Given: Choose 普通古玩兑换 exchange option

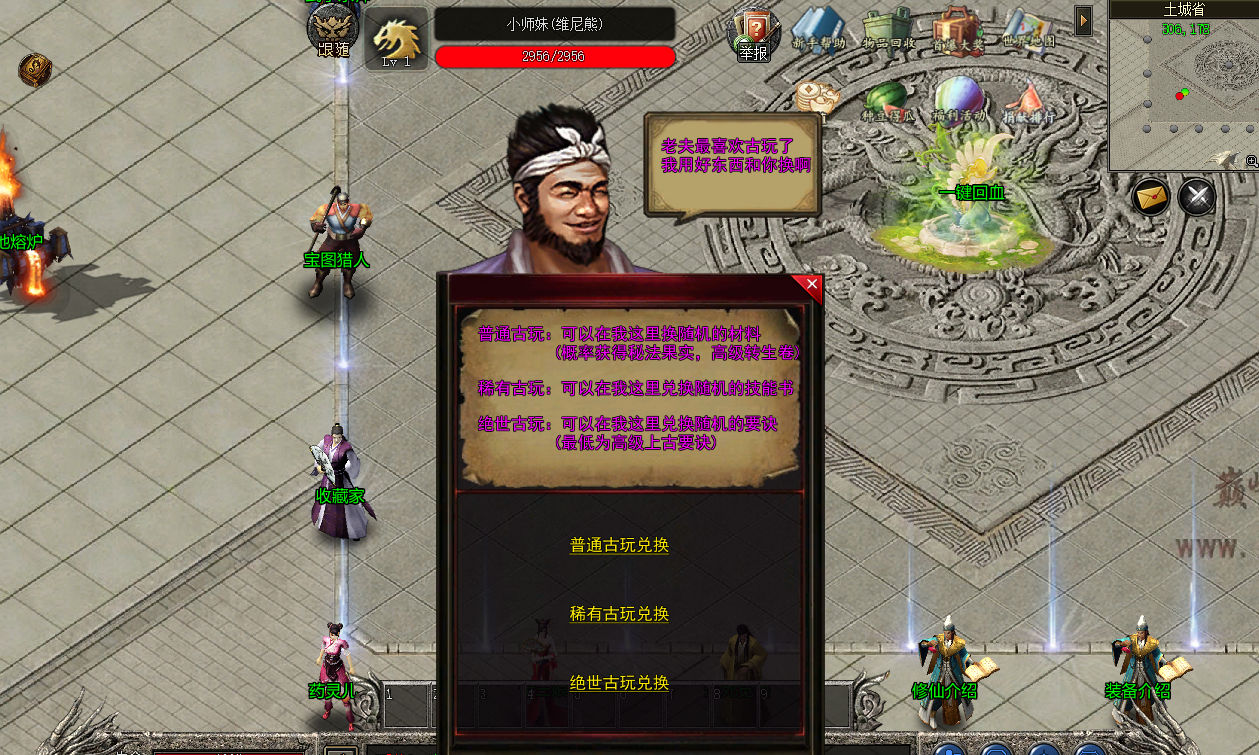Looking at the screenshot, I should (x=619, y=546).
